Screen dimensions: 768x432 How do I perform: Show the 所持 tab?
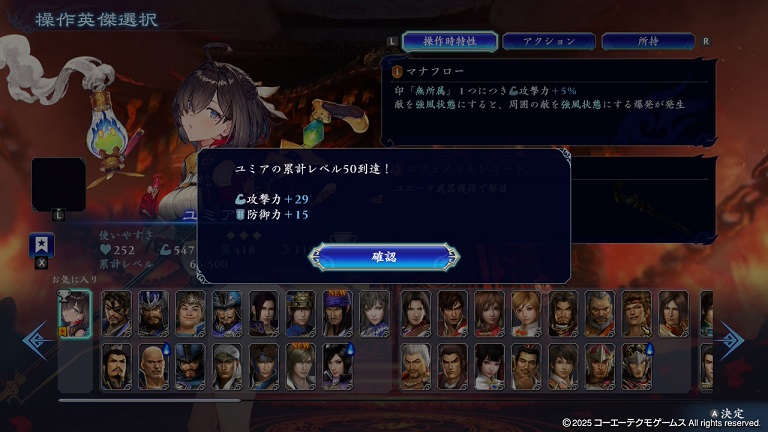[648, 41]
